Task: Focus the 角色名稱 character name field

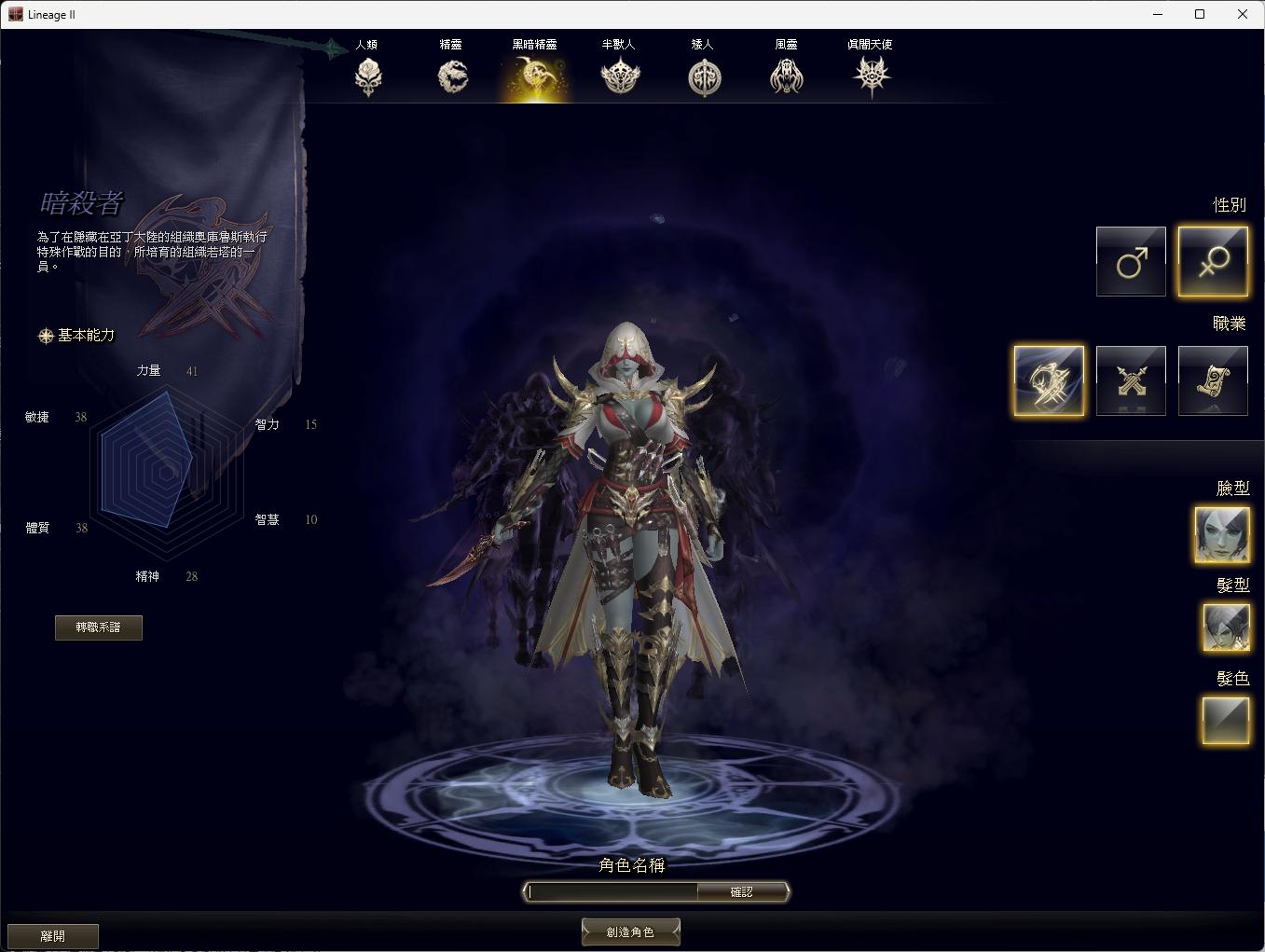Action: pos(612,892)
